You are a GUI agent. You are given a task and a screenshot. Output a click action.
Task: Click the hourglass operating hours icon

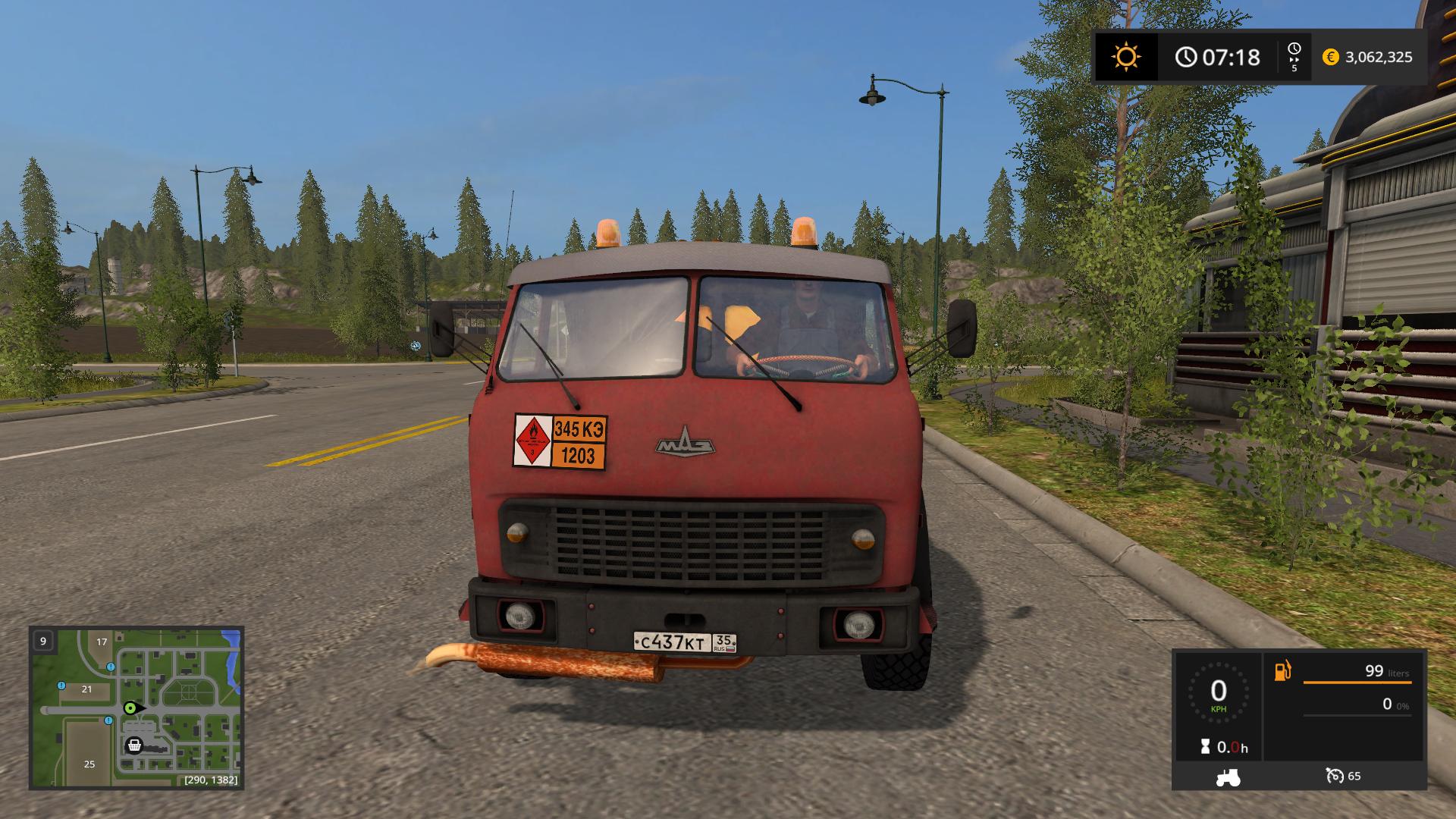1205,747
